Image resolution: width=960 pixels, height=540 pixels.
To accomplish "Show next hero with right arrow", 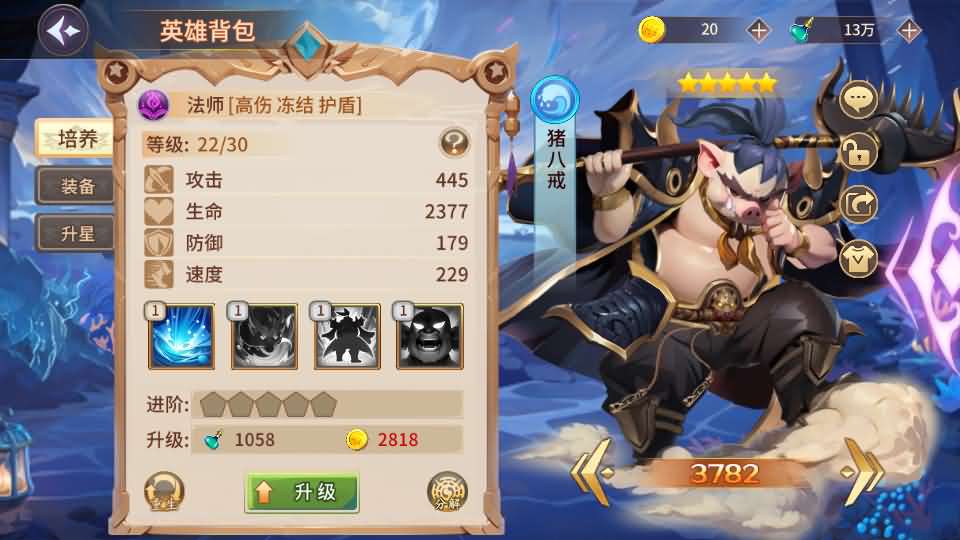I will point(862,472).
